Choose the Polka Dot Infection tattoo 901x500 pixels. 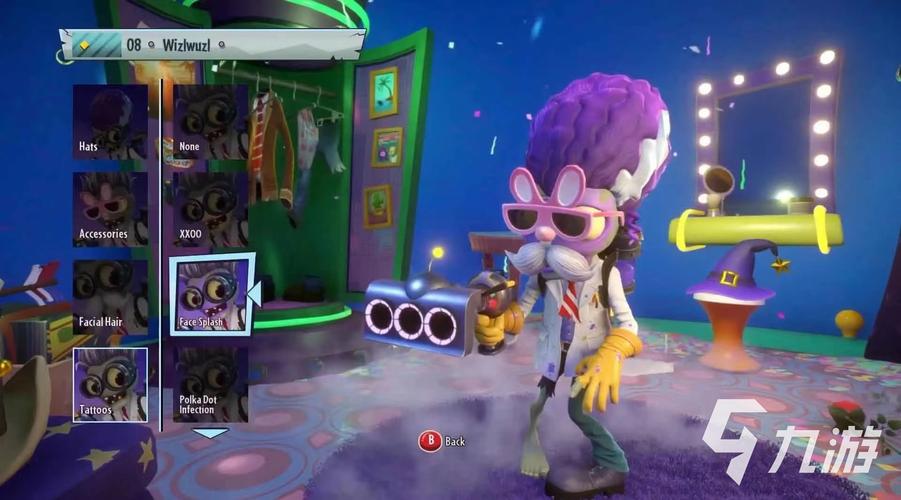pos(210,384)
